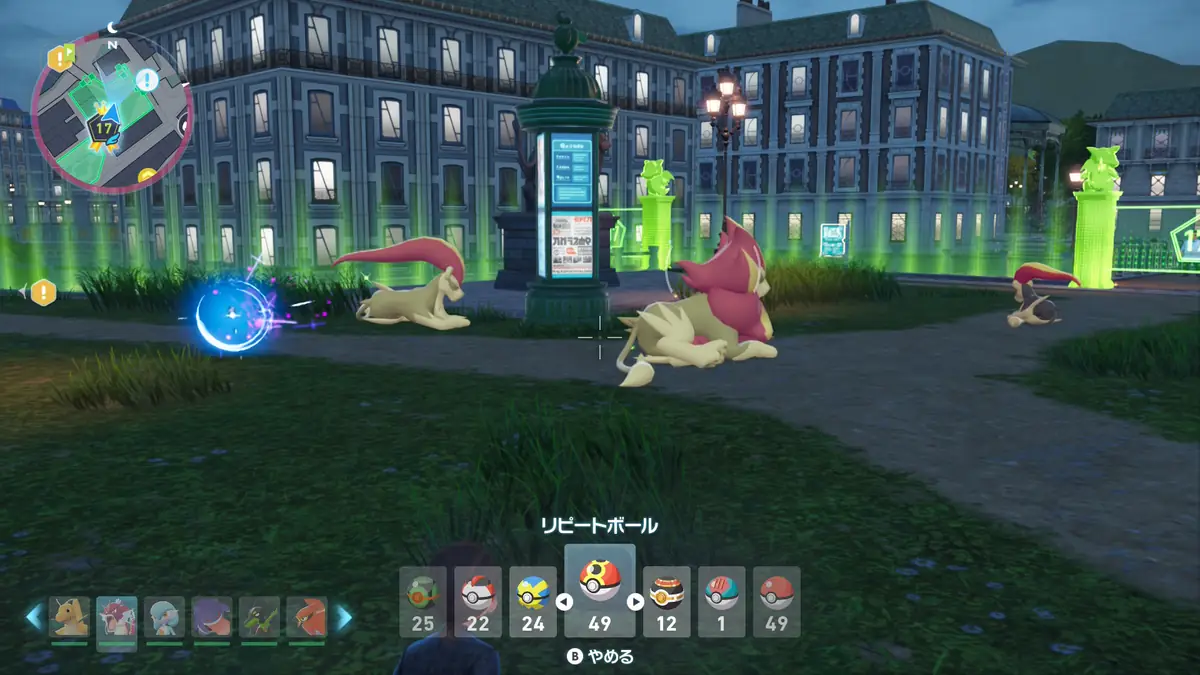Choose the red Gyarados party slot

click(x=117, y=618)
